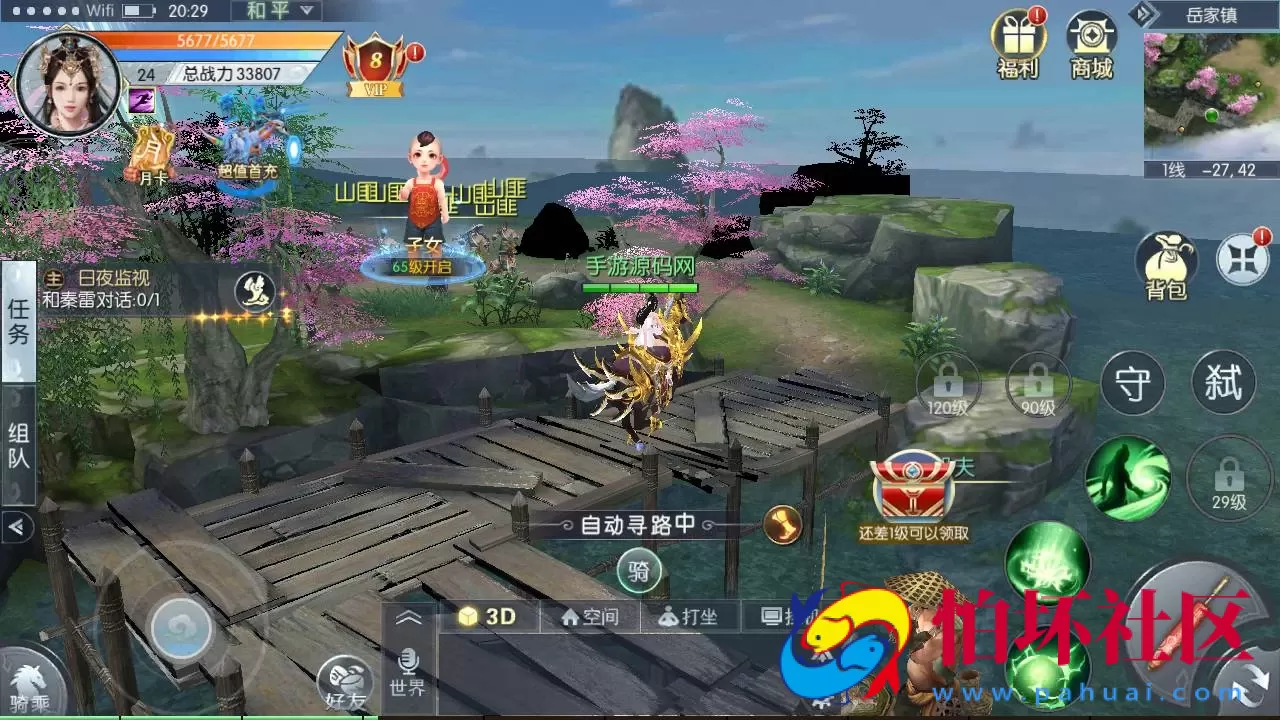Toggle the 骑 mount button
The image size is (1280, 720).
(640, 572)
